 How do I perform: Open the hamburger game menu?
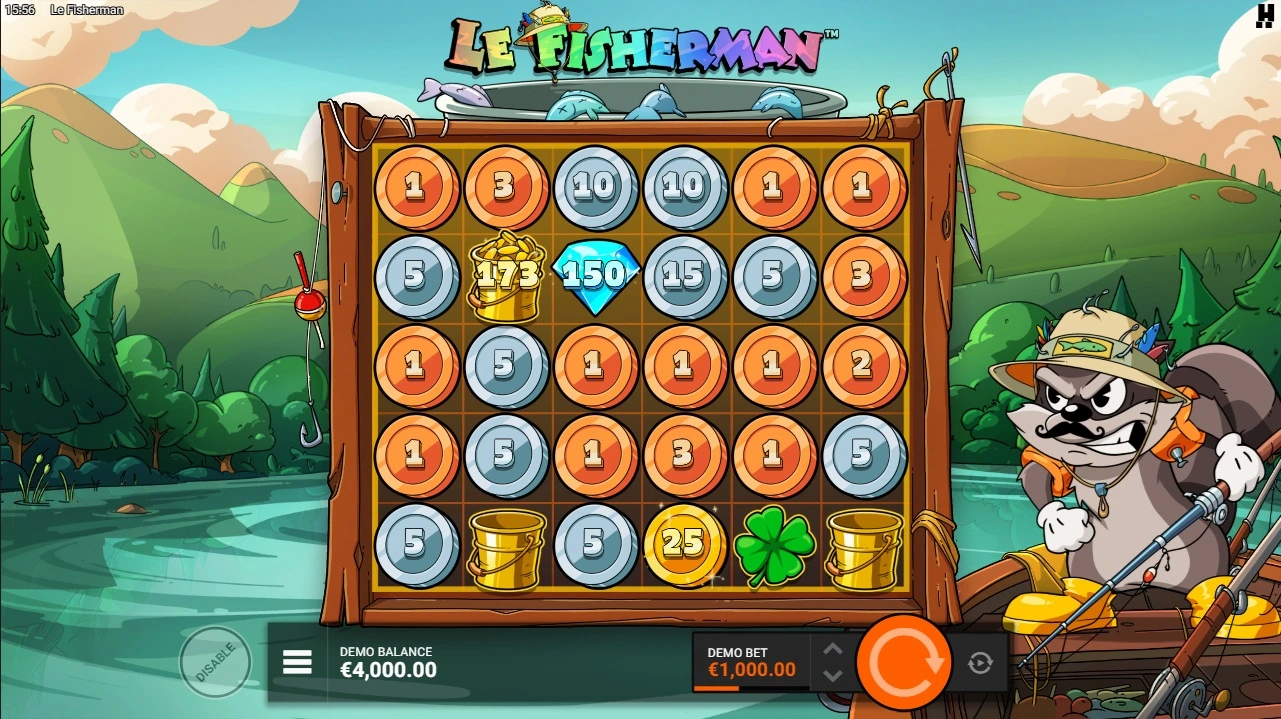pyautogui.click(x=297, y=662)
